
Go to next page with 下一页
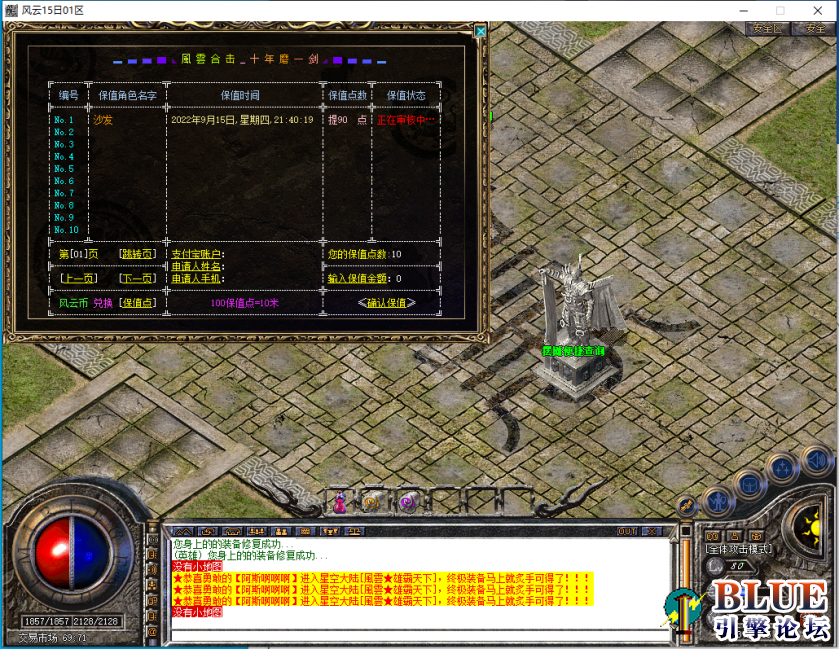tap(136, 278)
